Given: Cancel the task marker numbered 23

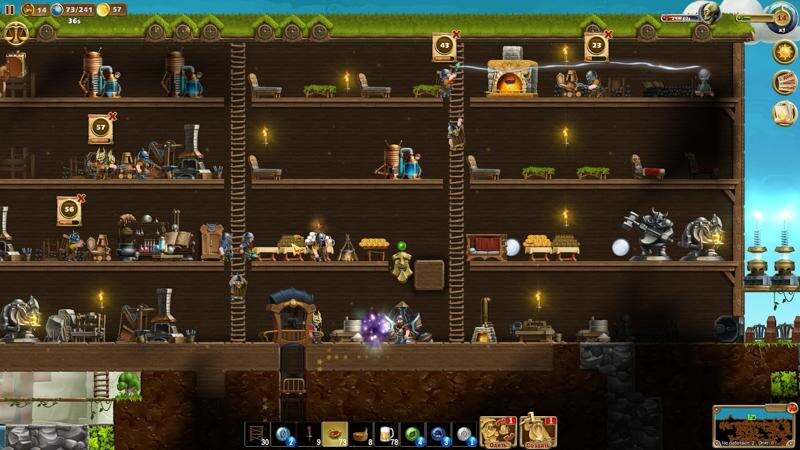Looking at the screenshot, I should (609, 34).
